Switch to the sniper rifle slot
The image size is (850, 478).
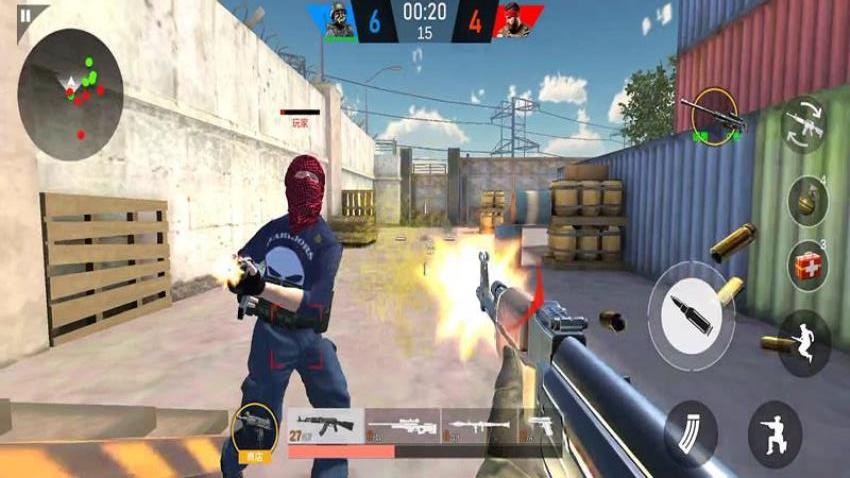(402, 425)
